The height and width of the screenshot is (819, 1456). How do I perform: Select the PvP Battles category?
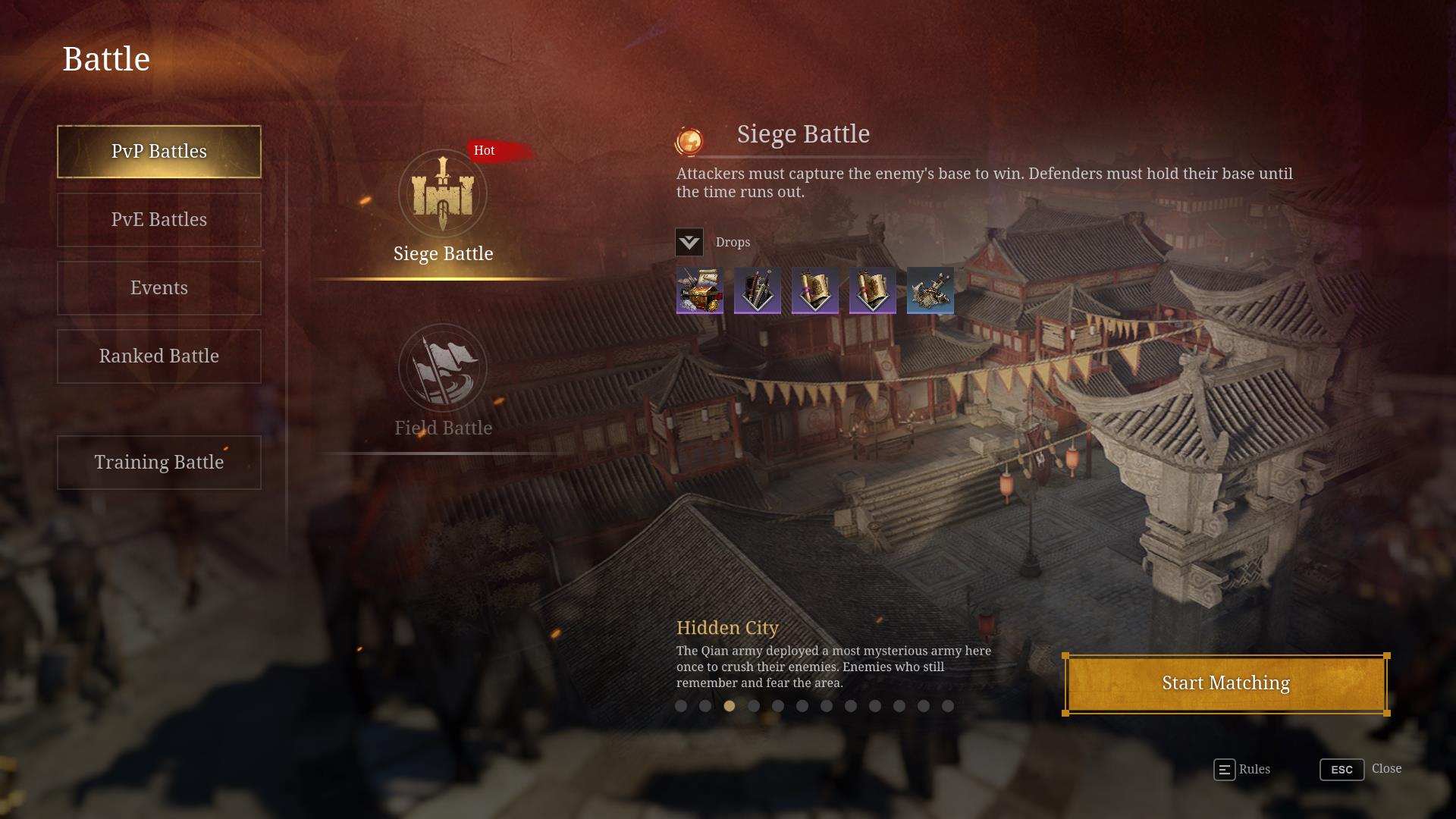click(x=159, y=152)
